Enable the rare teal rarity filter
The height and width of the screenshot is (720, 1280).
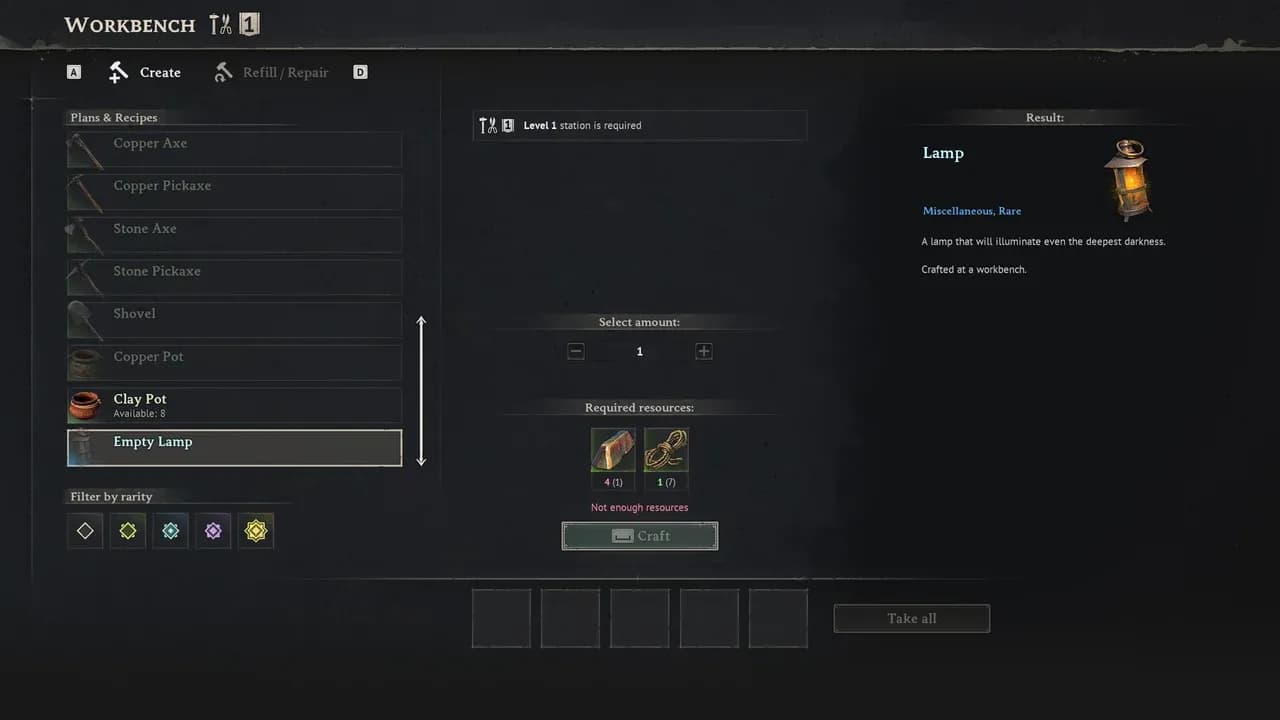tap(170, 530)
